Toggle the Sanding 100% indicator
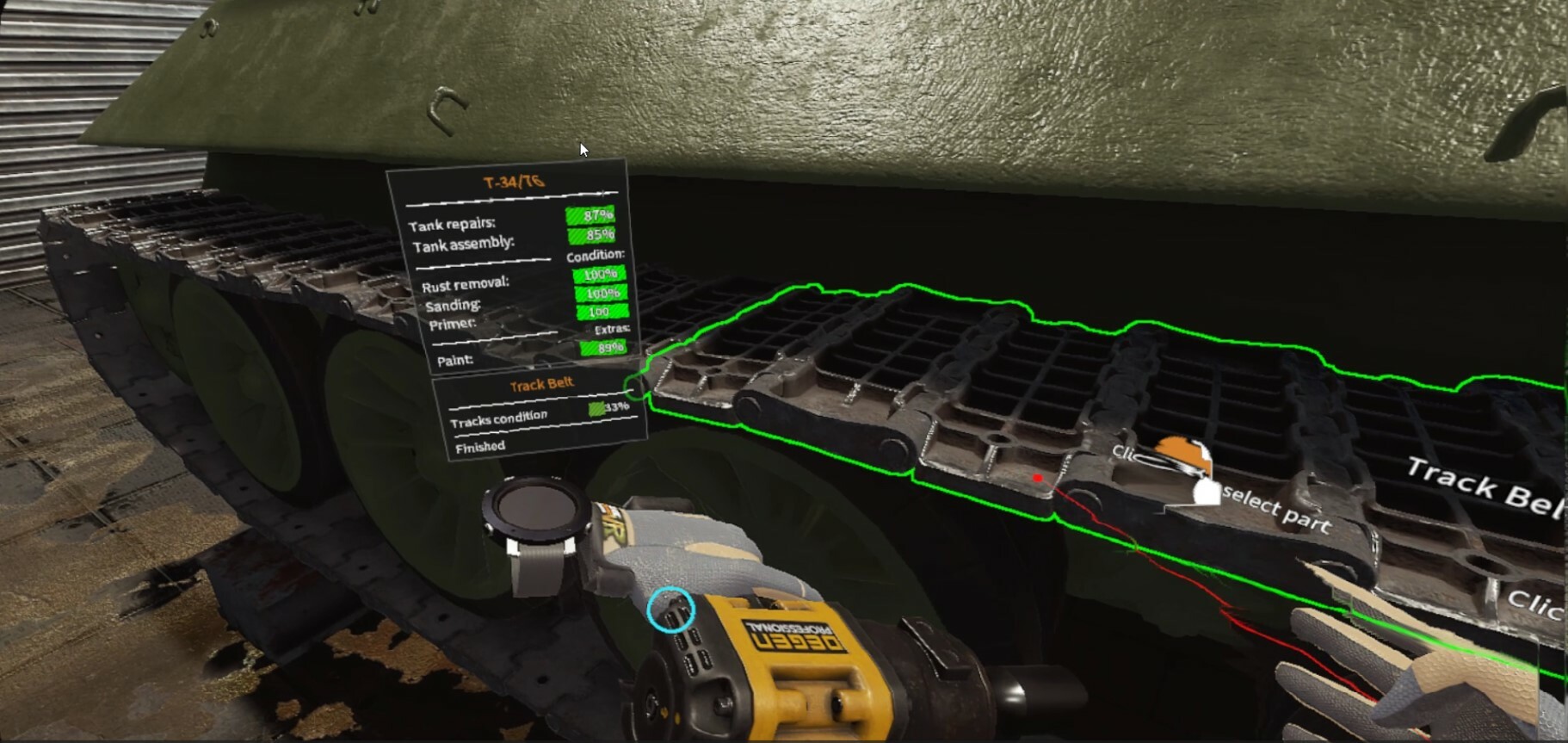This screenshot has height=743, width=1568. point(602,295)
